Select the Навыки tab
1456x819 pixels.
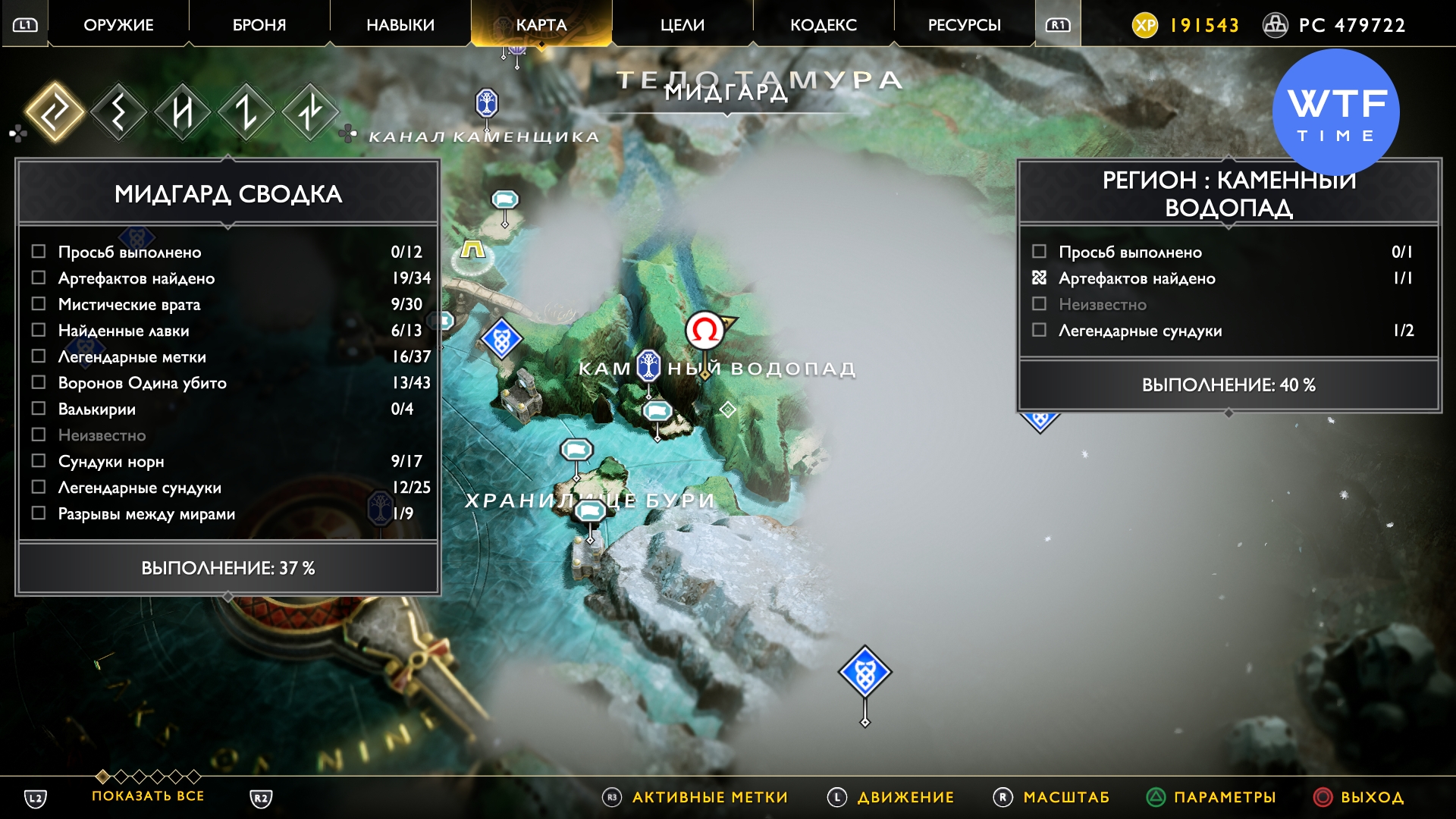click(400, 25)
